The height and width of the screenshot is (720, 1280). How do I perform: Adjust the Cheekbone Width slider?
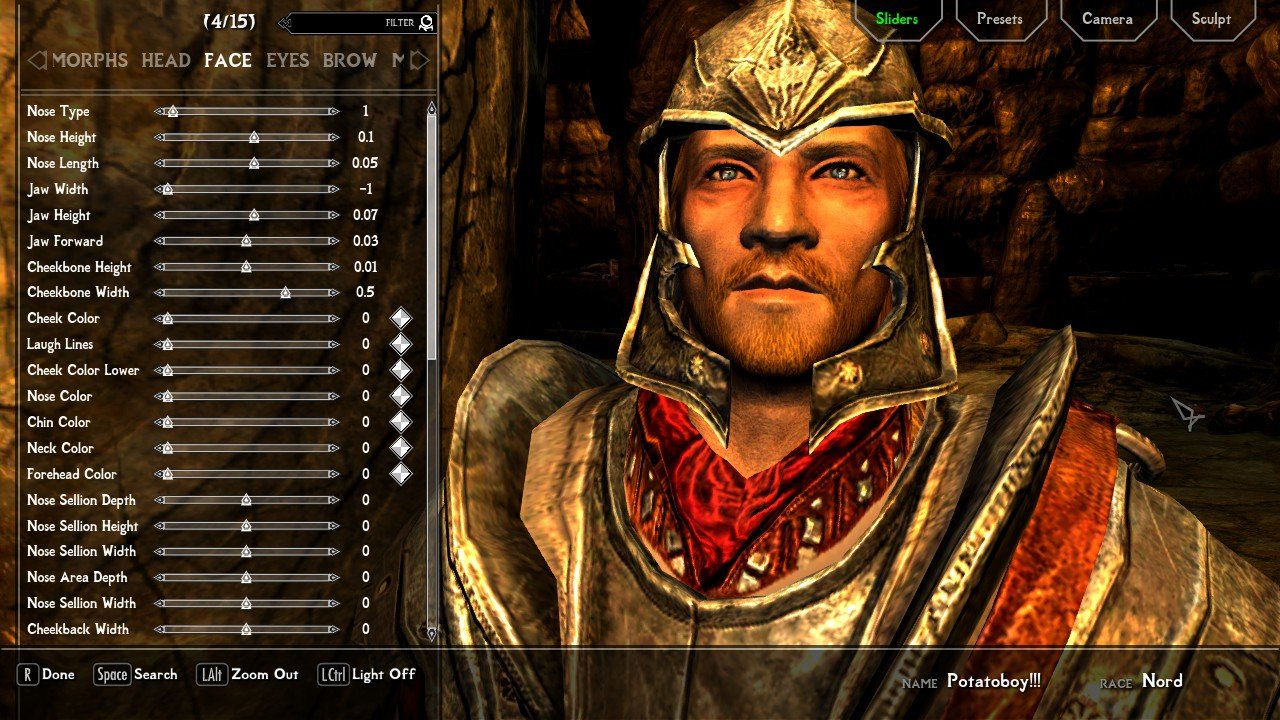tap(285, 293)
